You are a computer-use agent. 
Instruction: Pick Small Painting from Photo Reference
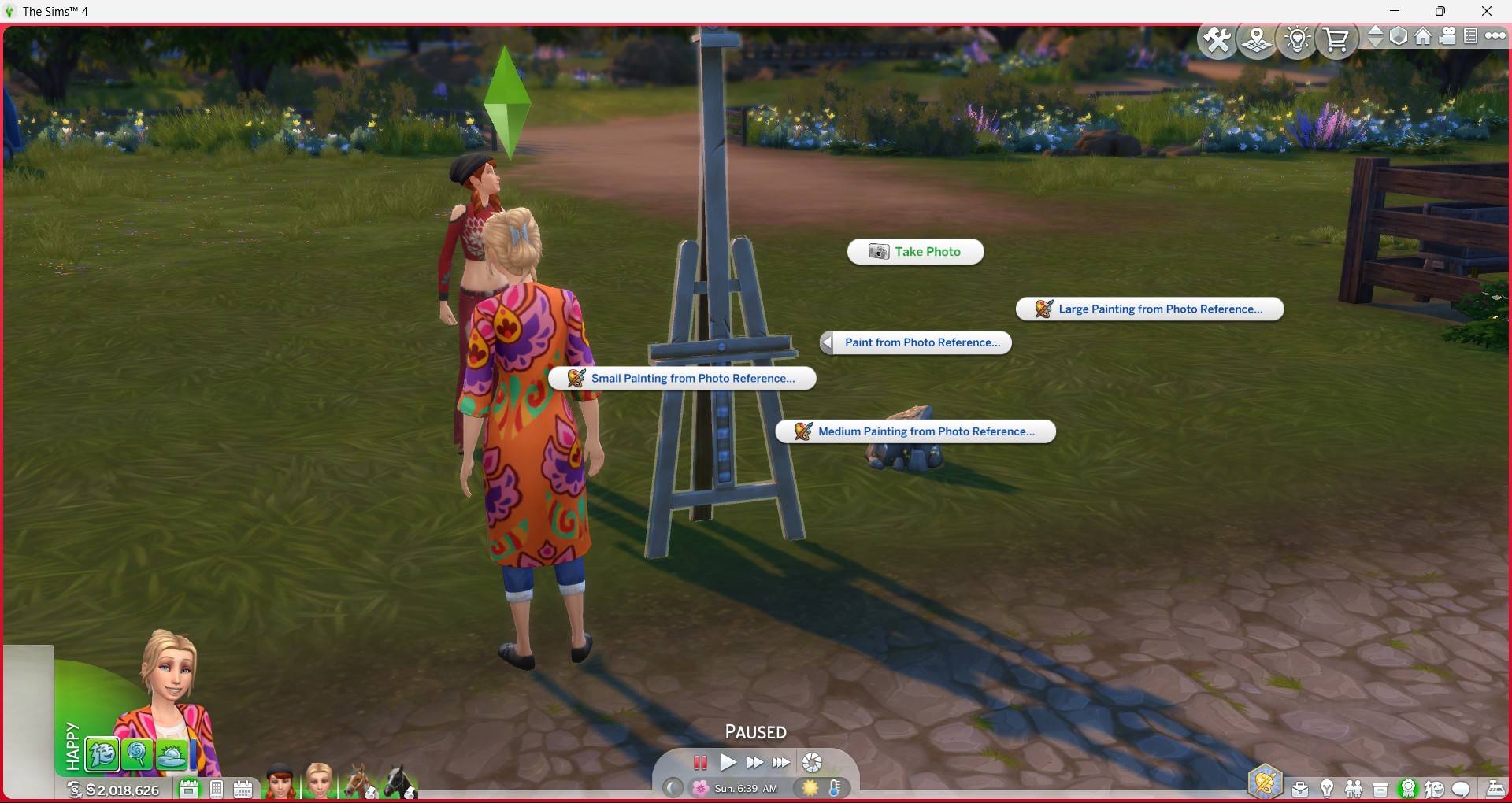[x=682, y=379]
